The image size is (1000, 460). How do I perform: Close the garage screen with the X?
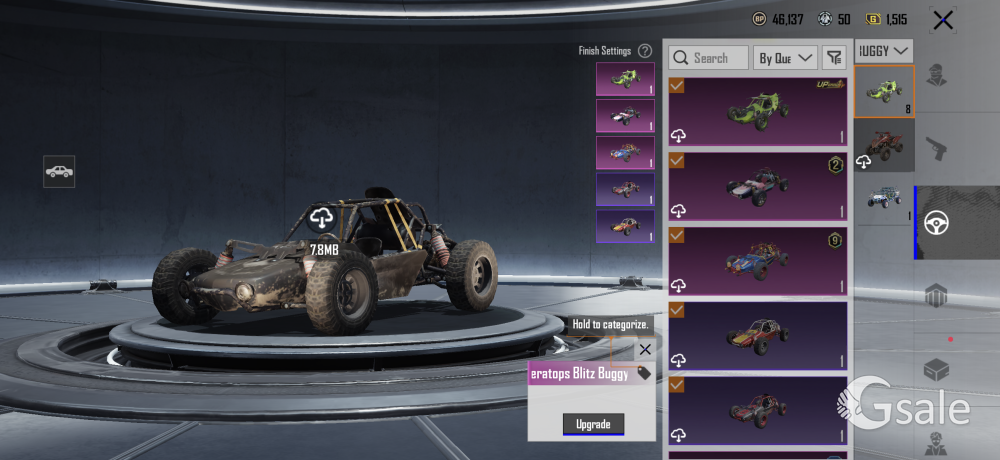pos(942,19)
